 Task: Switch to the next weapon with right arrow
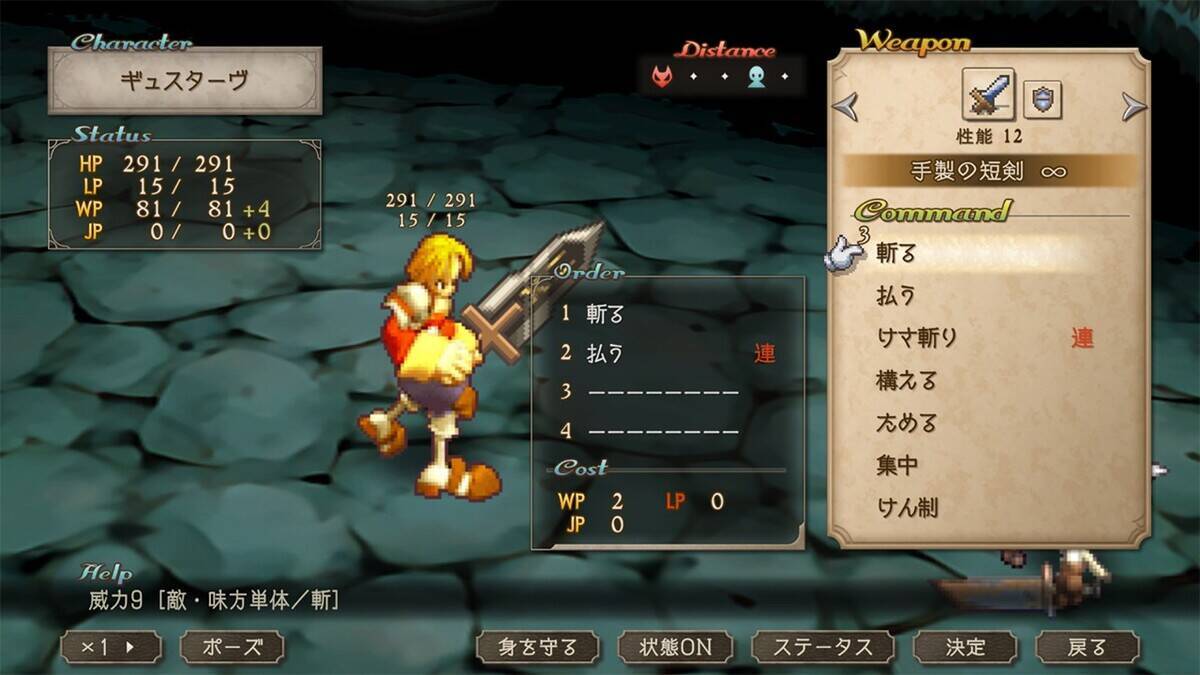(x=1133, y=105)
